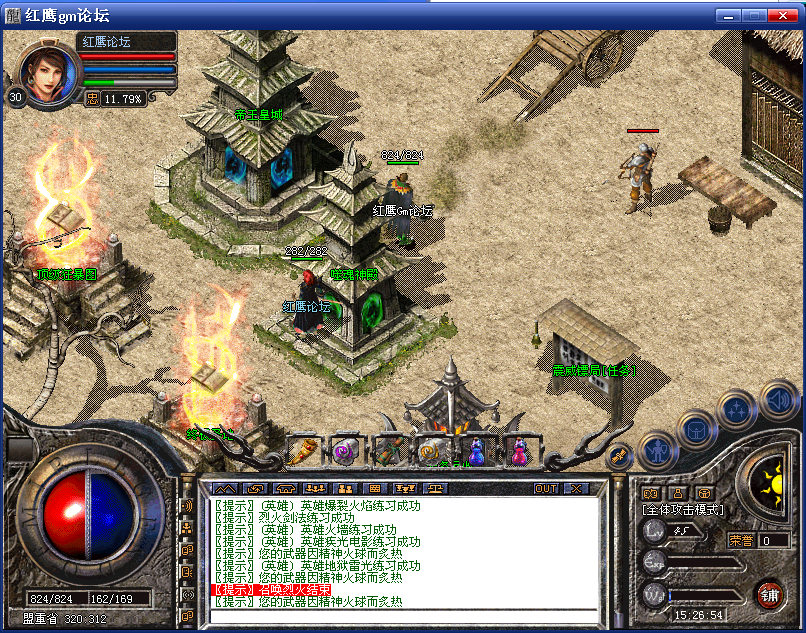Open the skills panel with sparkle icon
Screen dimensions: 806x633
pos(736,408)
